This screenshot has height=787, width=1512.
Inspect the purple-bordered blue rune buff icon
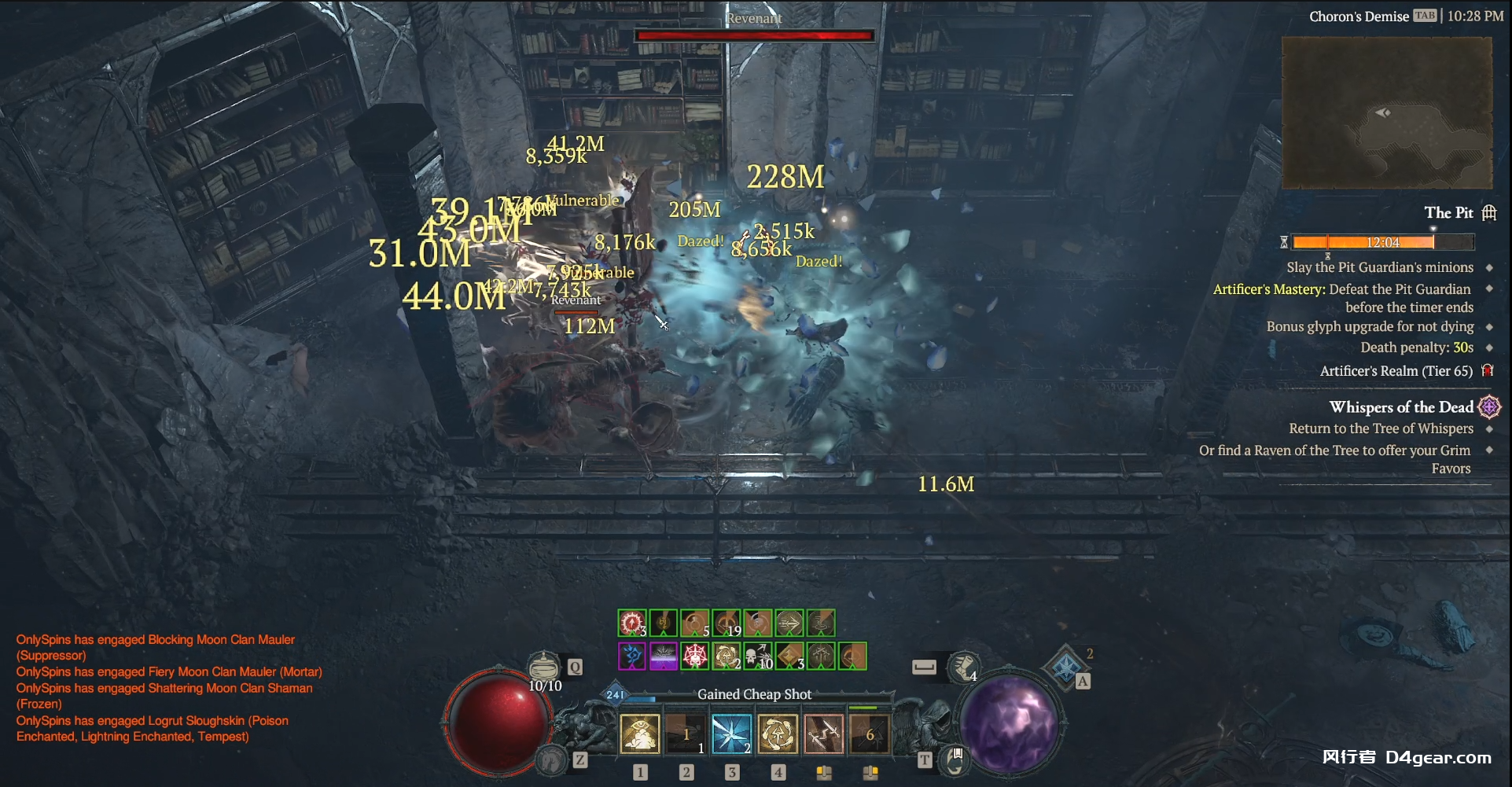click(632, 656)
